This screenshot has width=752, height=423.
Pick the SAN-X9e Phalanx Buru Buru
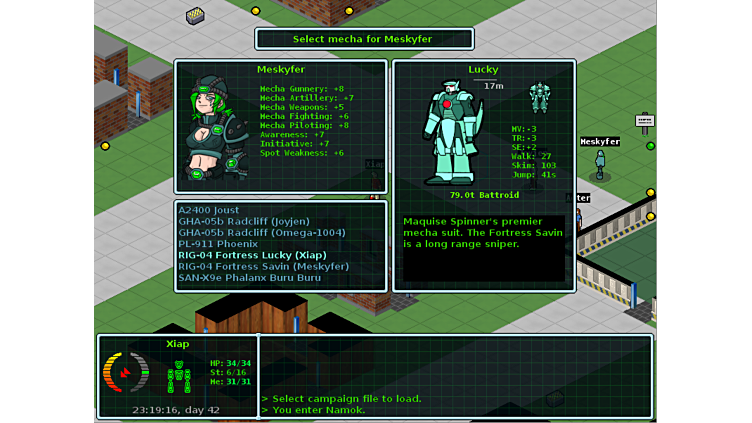click(250, 277)
